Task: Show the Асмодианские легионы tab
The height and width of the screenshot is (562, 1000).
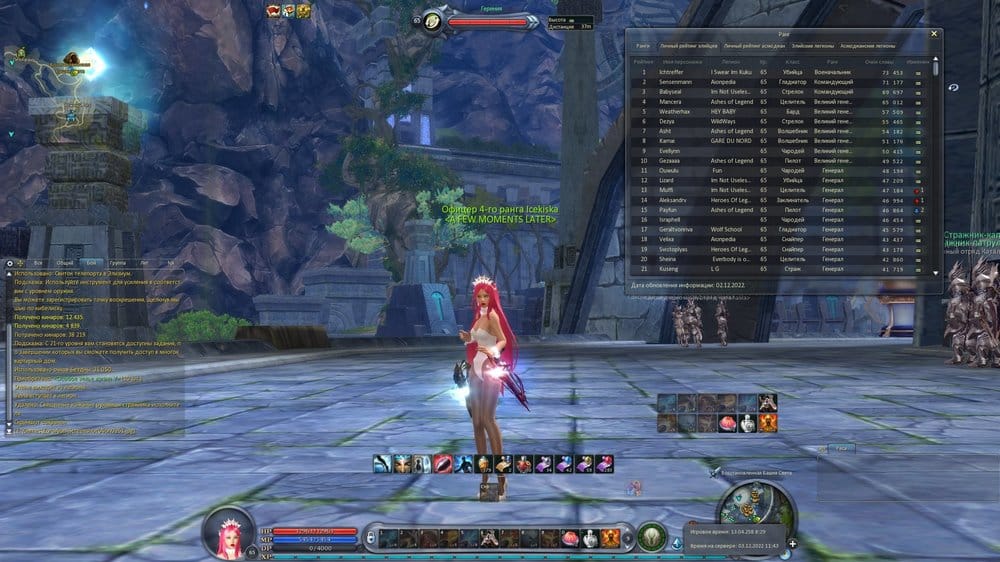Action: pyautogui.click(x=869, y=46)
